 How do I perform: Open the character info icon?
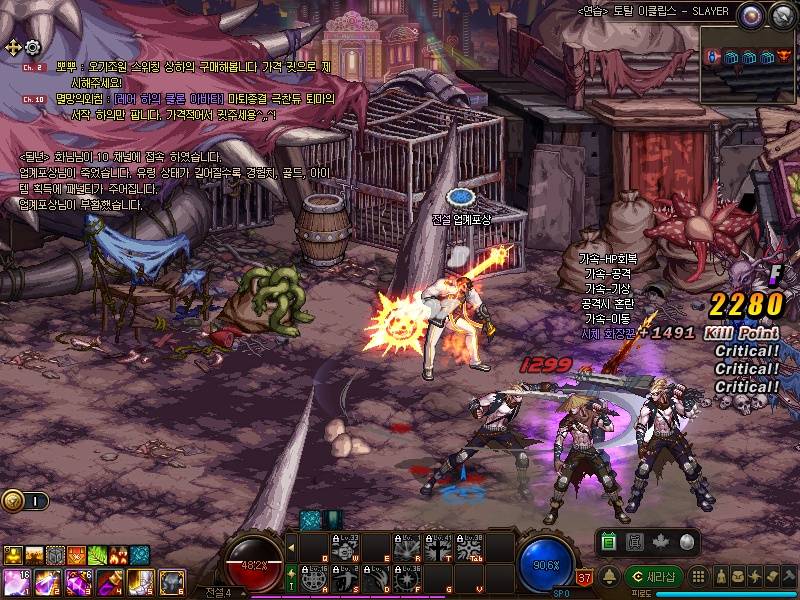point(720,576)
